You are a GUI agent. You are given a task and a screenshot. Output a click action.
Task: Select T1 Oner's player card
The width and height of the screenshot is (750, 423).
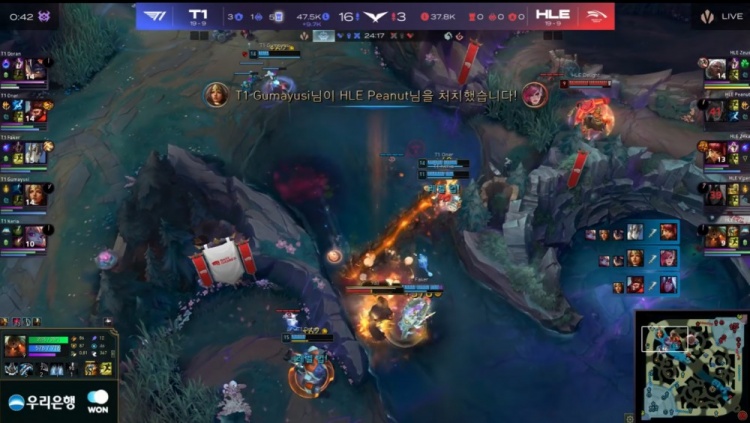(25, 110)
